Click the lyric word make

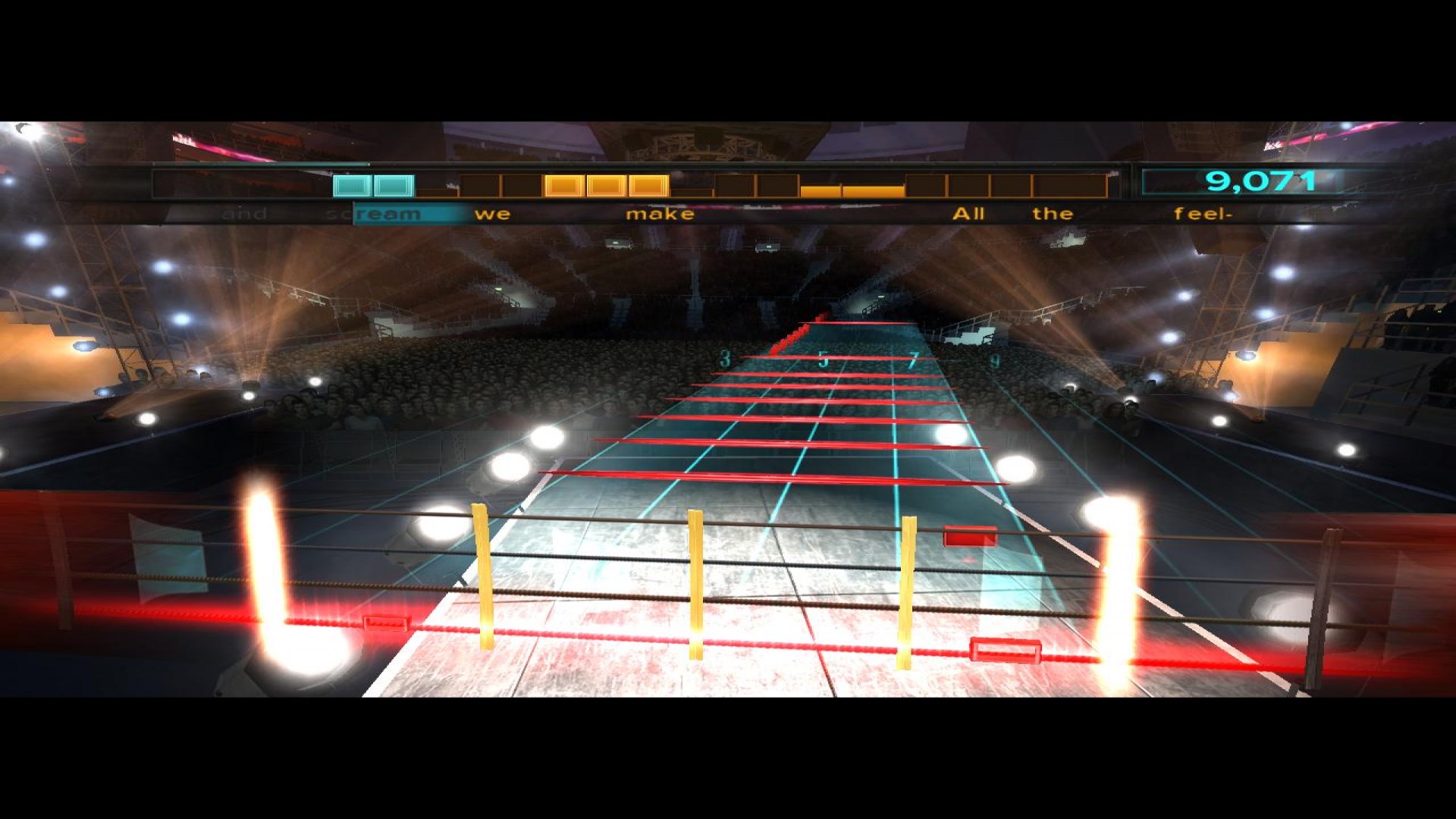[x=661, y=214]
